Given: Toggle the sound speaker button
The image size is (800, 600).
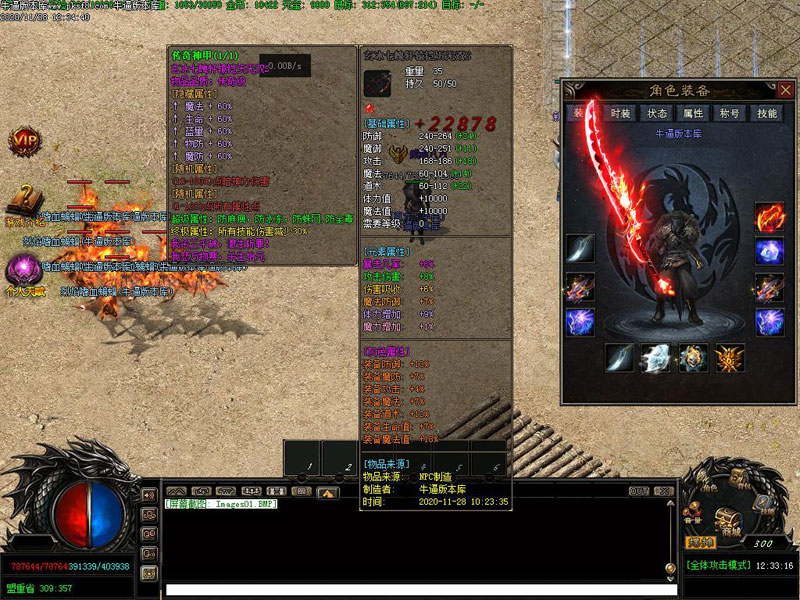Looking at the screenshot, I should point(149,495).
